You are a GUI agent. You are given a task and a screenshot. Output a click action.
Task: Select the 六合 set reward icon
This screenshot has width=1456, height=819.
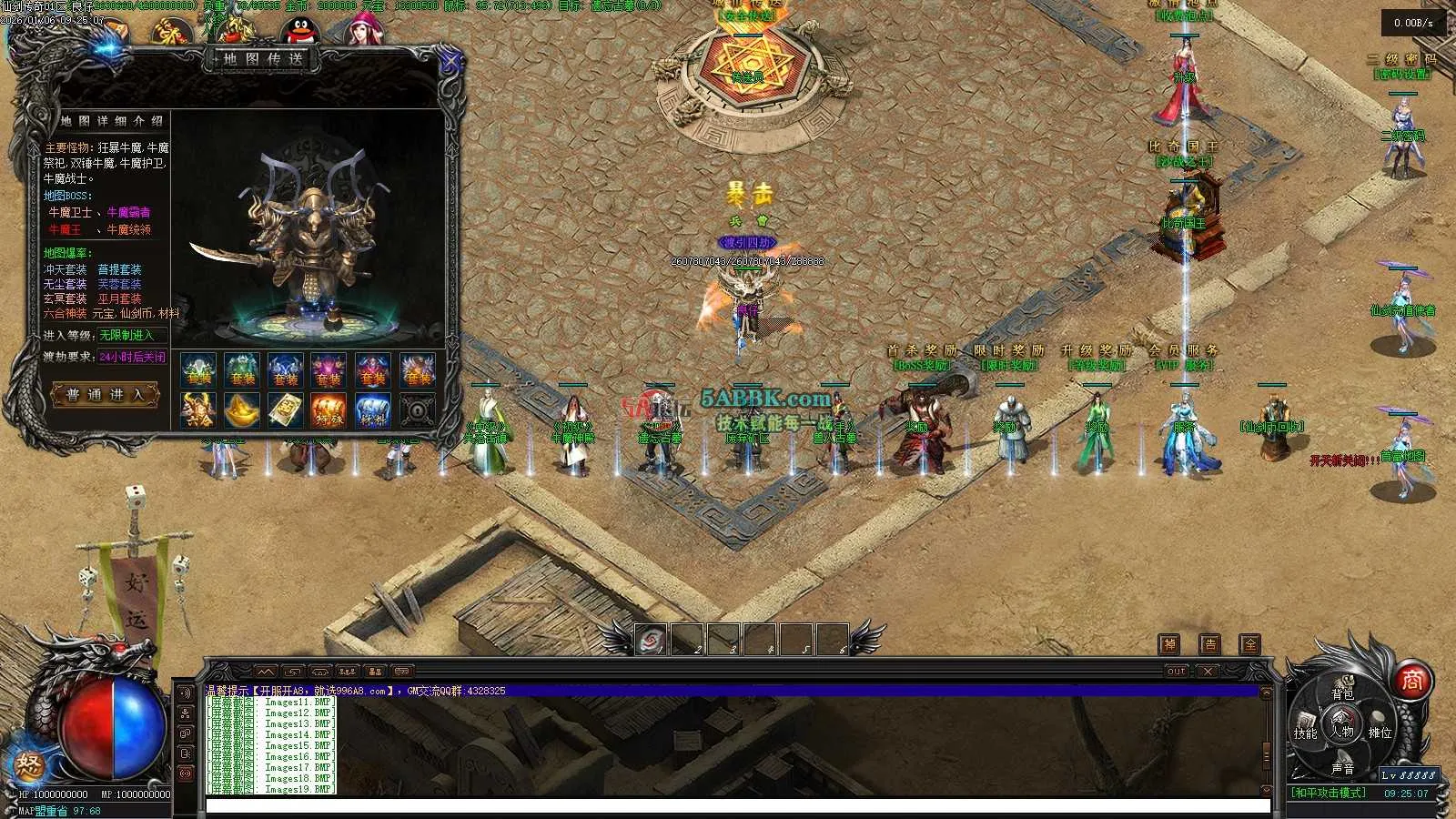pyautogui.click(x=197, y=410)
